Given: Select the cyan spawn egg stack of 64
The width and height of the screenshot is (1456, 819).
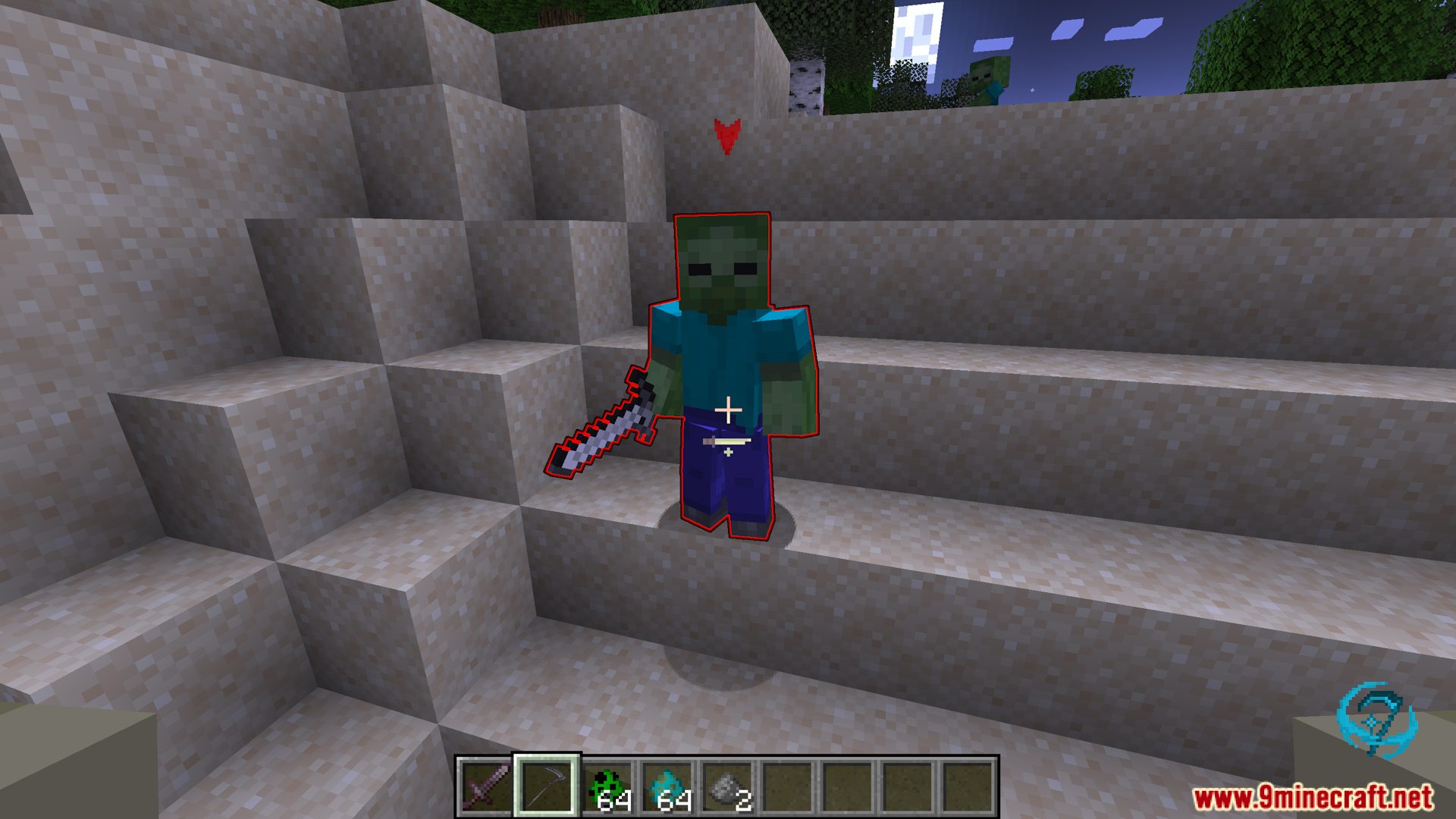Looking at the screenshot, I should tap(667, 786).
